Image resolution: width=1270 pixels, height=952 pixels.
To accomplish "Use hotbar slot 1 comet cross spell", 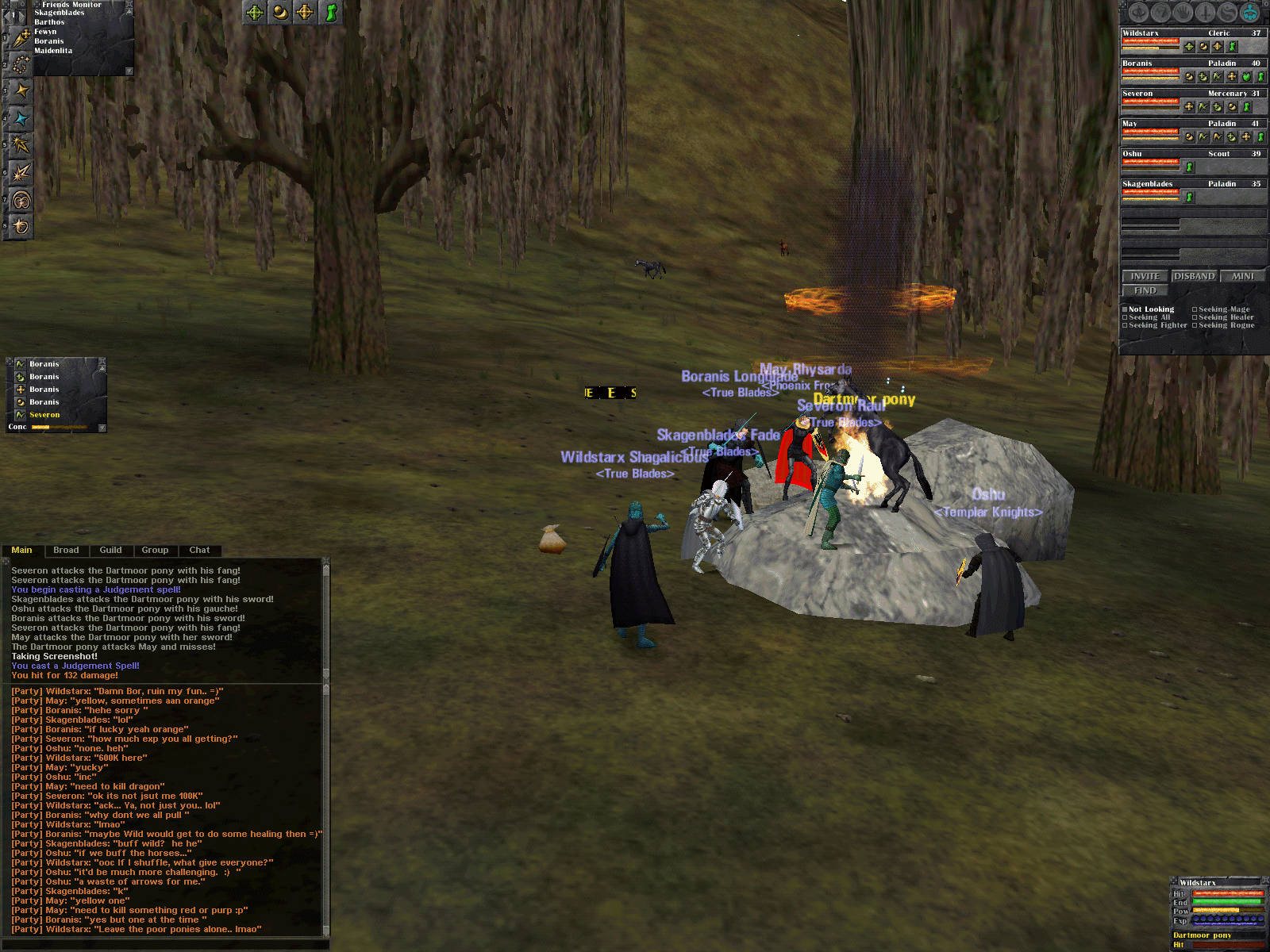I will (x=21, y=37).
